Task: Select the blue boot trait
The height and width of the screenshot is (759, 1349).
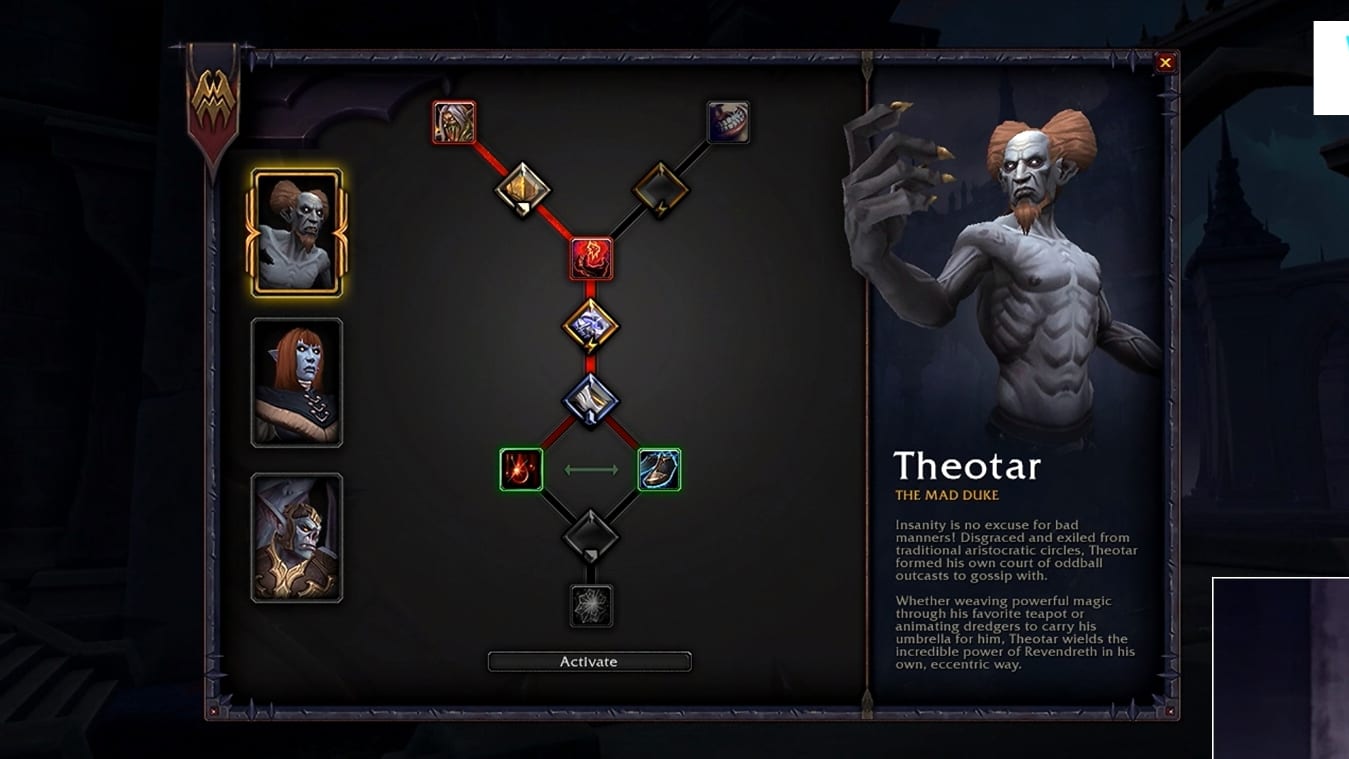Action: coord(659,469)
